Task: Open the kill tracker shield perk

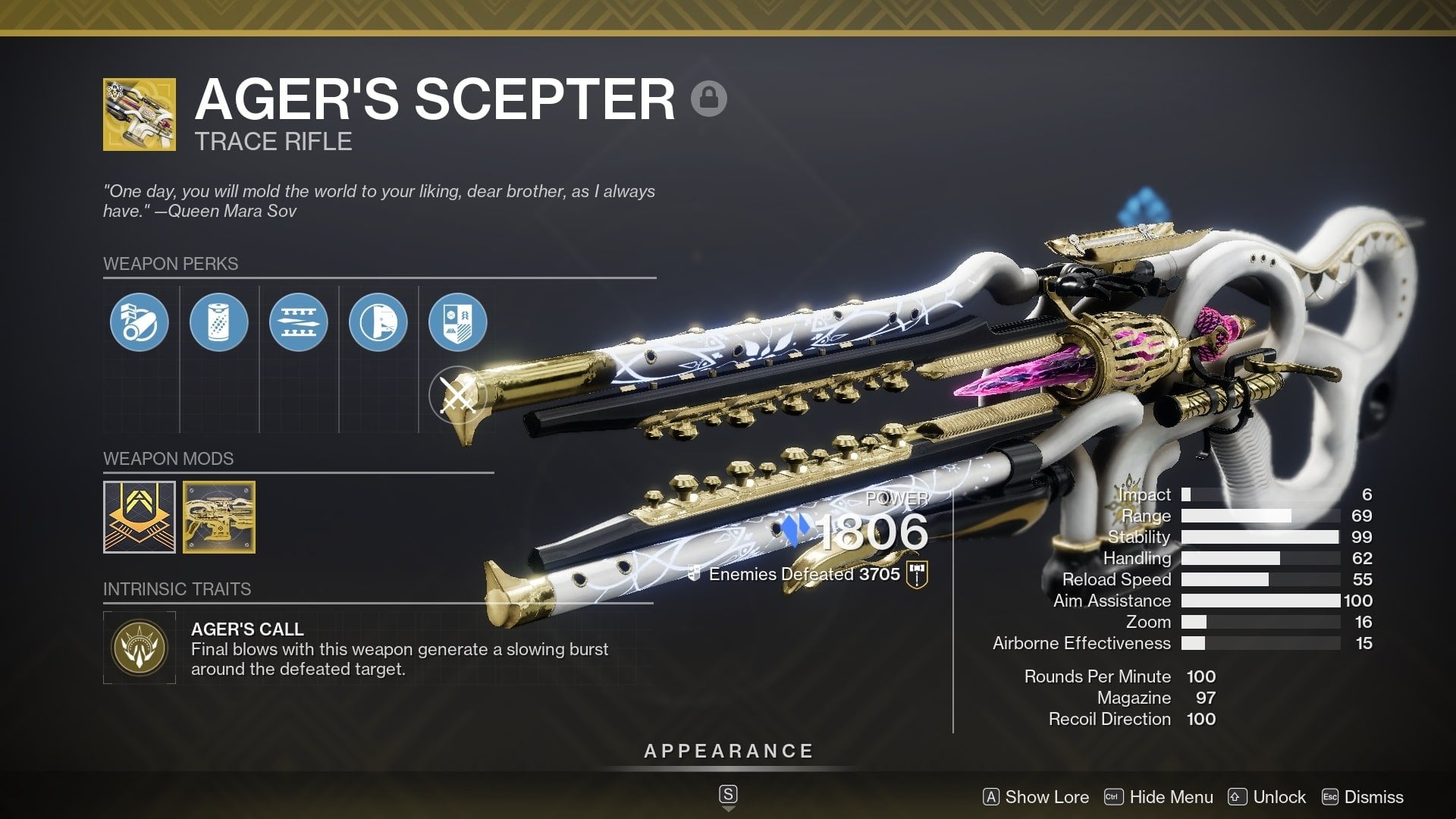Action: pos(460,322)
